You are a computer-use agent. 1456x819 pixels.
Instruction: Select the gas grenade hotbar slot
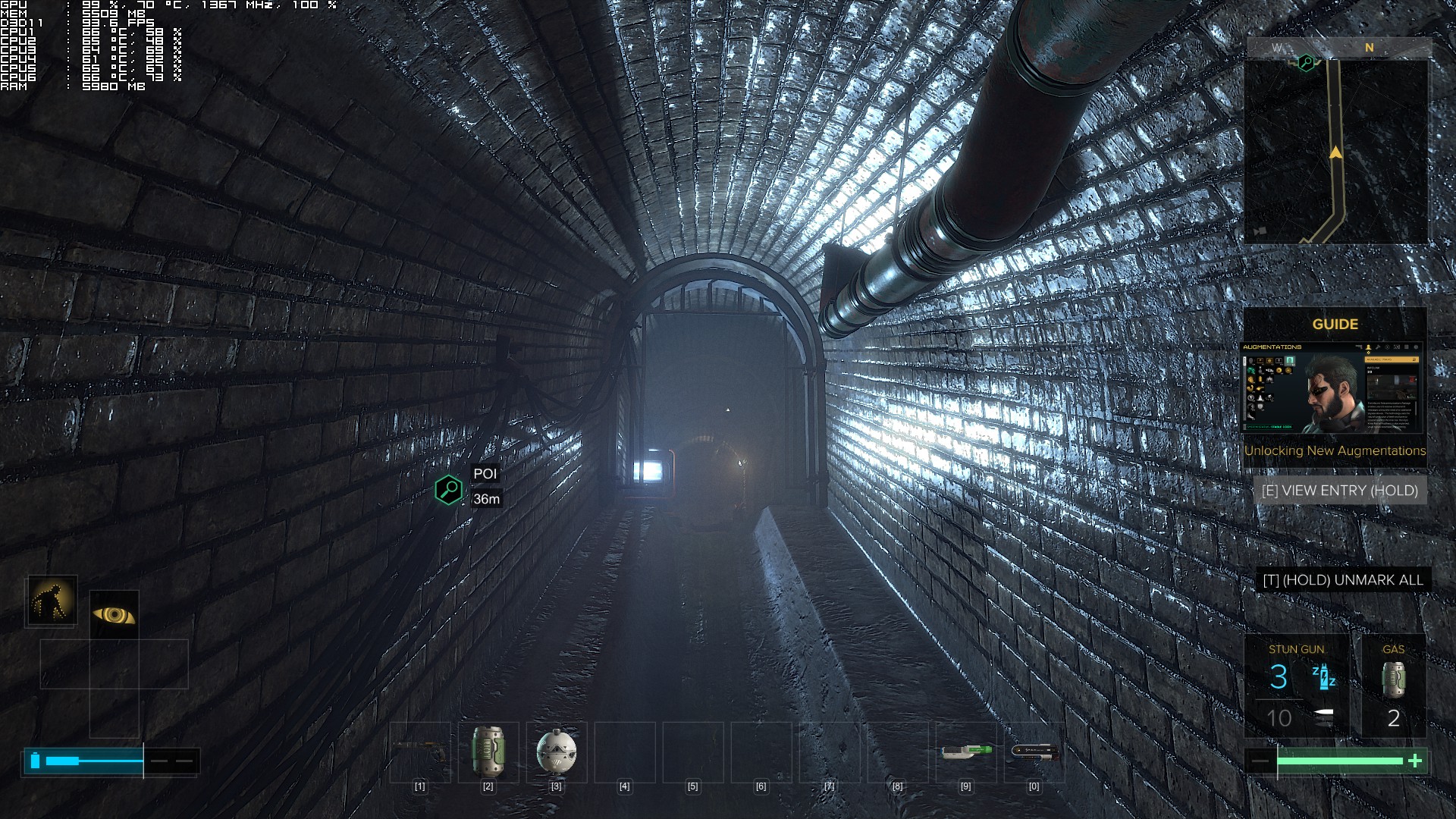[x=488, y=752]
